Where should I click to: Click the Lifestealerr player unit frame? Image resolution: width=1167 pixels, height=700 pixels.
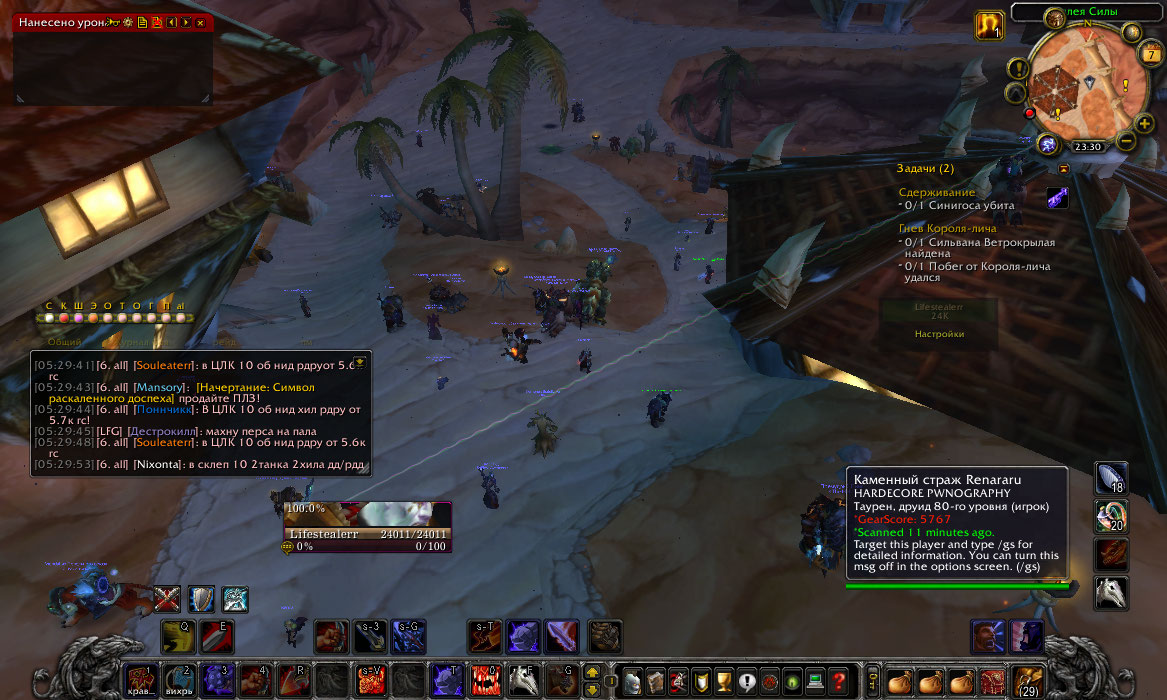point(367,527)
